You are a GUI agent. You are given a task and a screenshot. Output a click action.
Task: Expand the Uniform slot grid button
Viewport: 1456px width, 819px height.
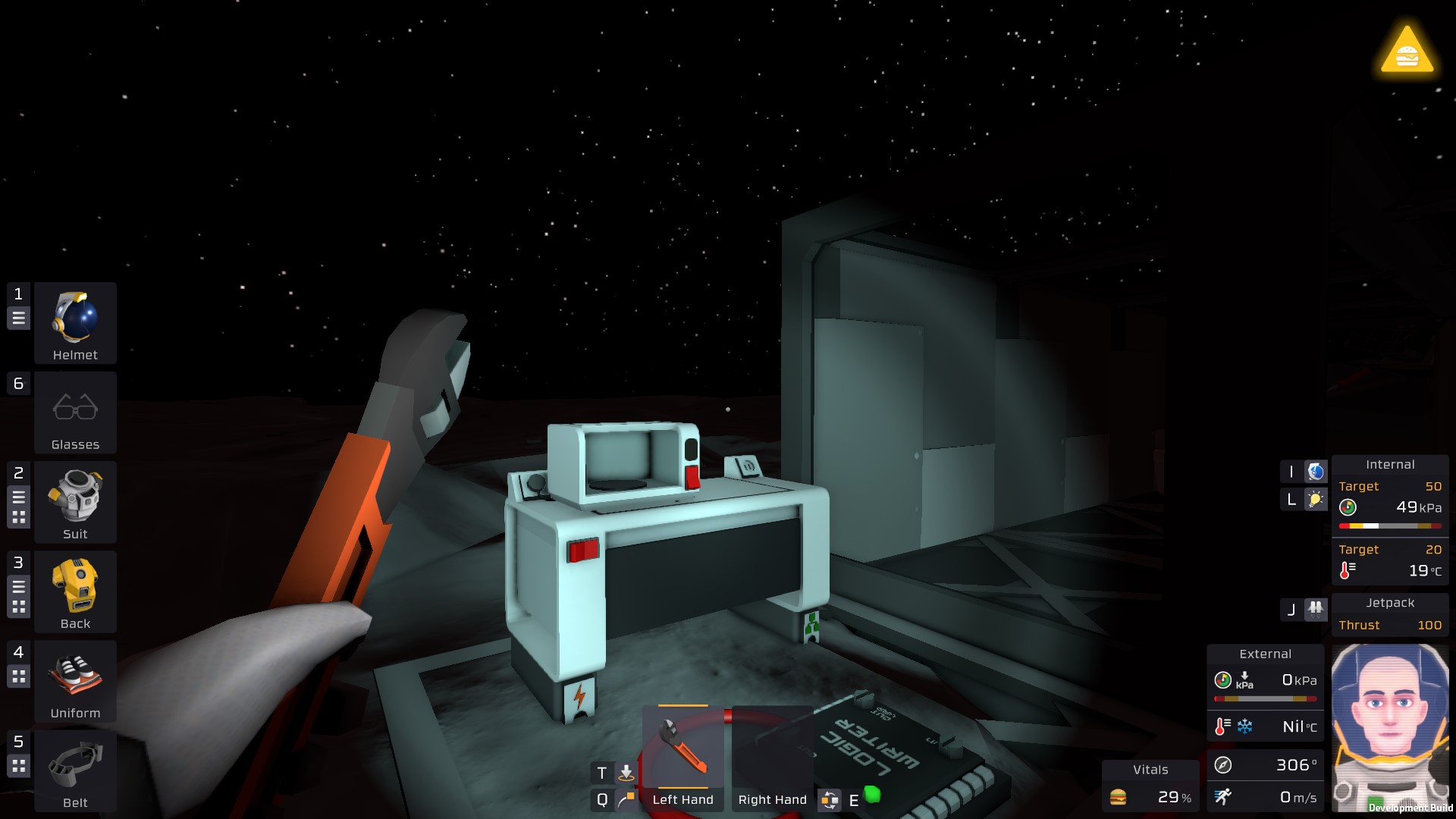pyautogui.click(x=19, y=676)
